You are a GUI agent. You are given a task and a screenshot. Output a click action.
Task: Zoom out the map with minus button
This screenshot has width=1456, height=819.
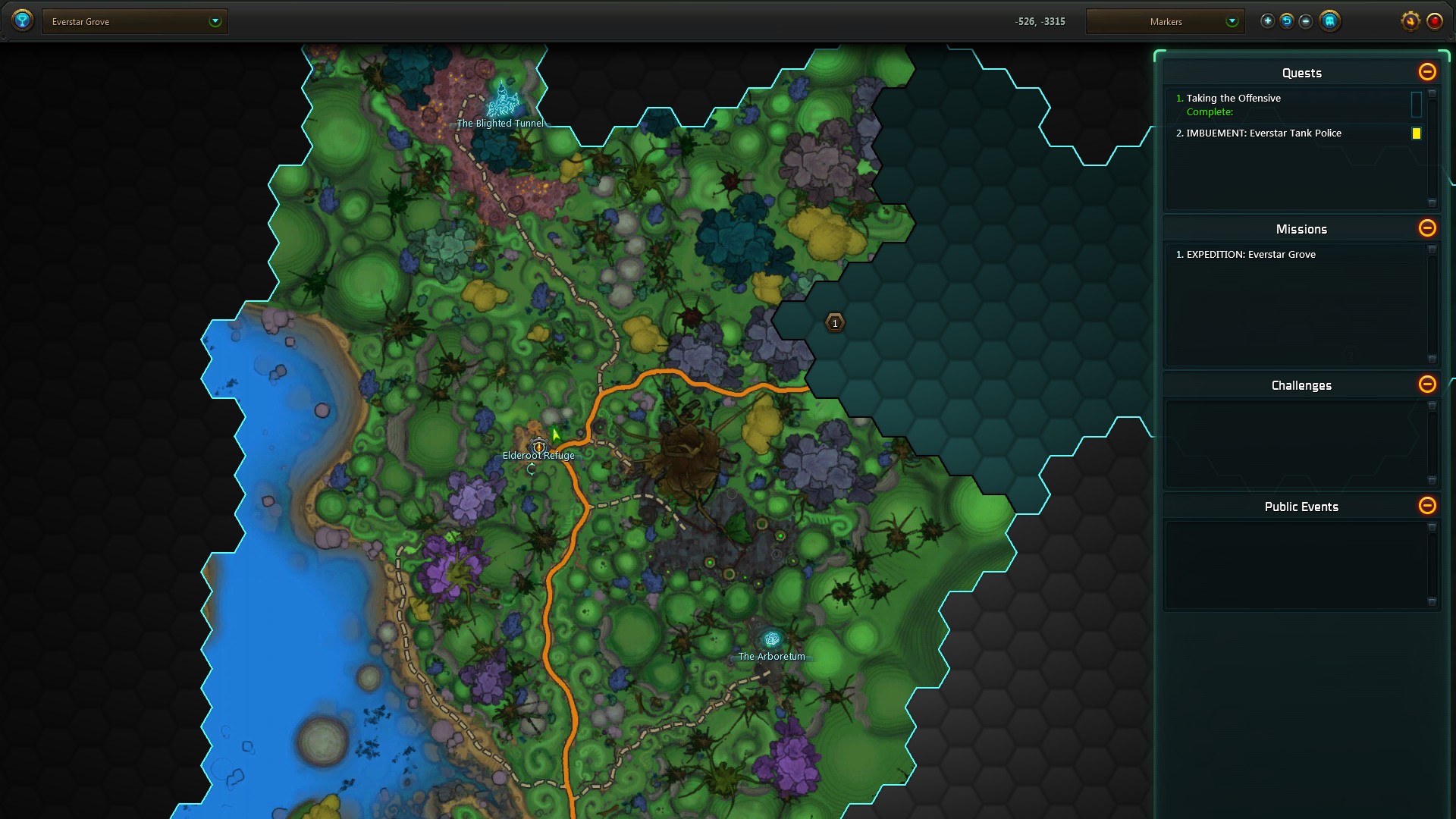pyautogui.click(x=1305, y=21)
